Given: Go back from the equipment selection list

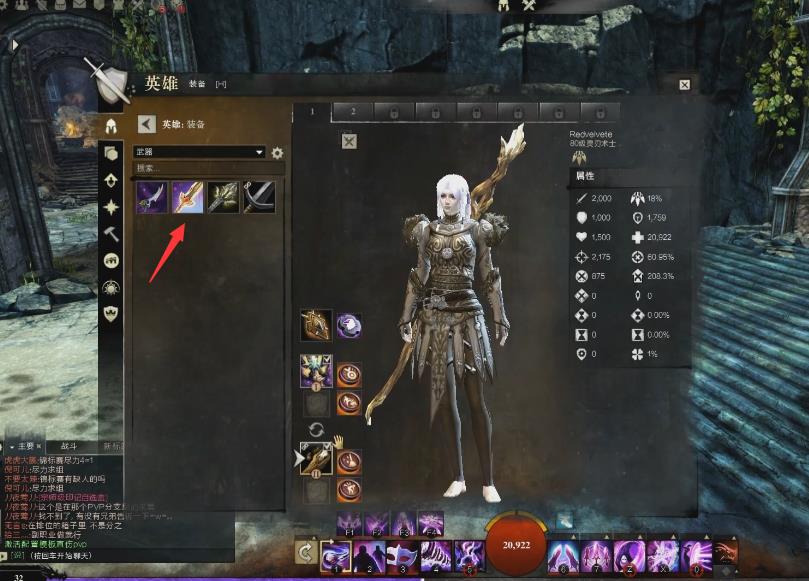Looking at the screenshot, I should pos(146,124).
